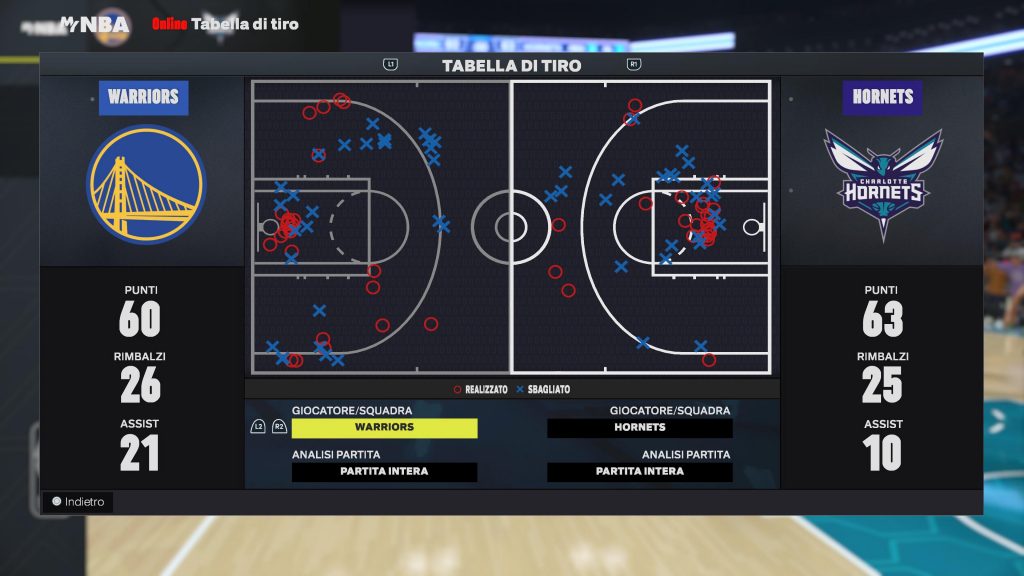Go back using the Indietro button

pyautogui.click(x=78, y=502)
